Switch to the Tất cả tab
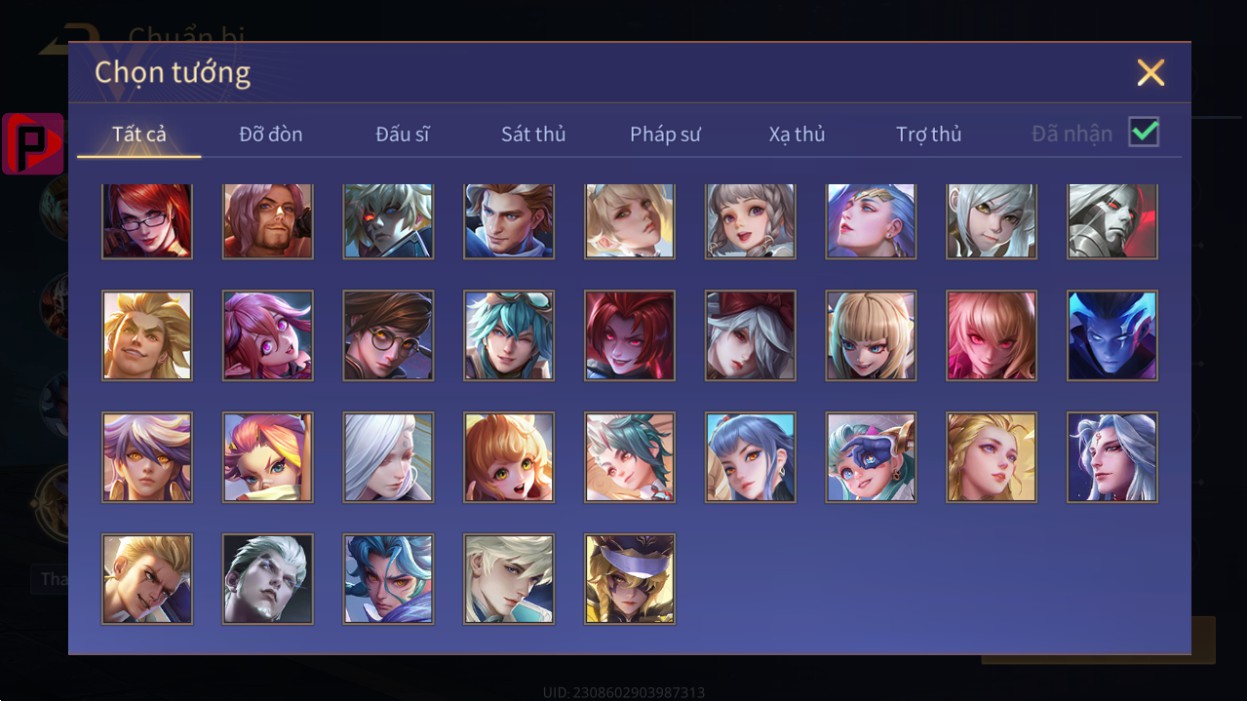This screenshot has width=1247, height=701. 139,134
